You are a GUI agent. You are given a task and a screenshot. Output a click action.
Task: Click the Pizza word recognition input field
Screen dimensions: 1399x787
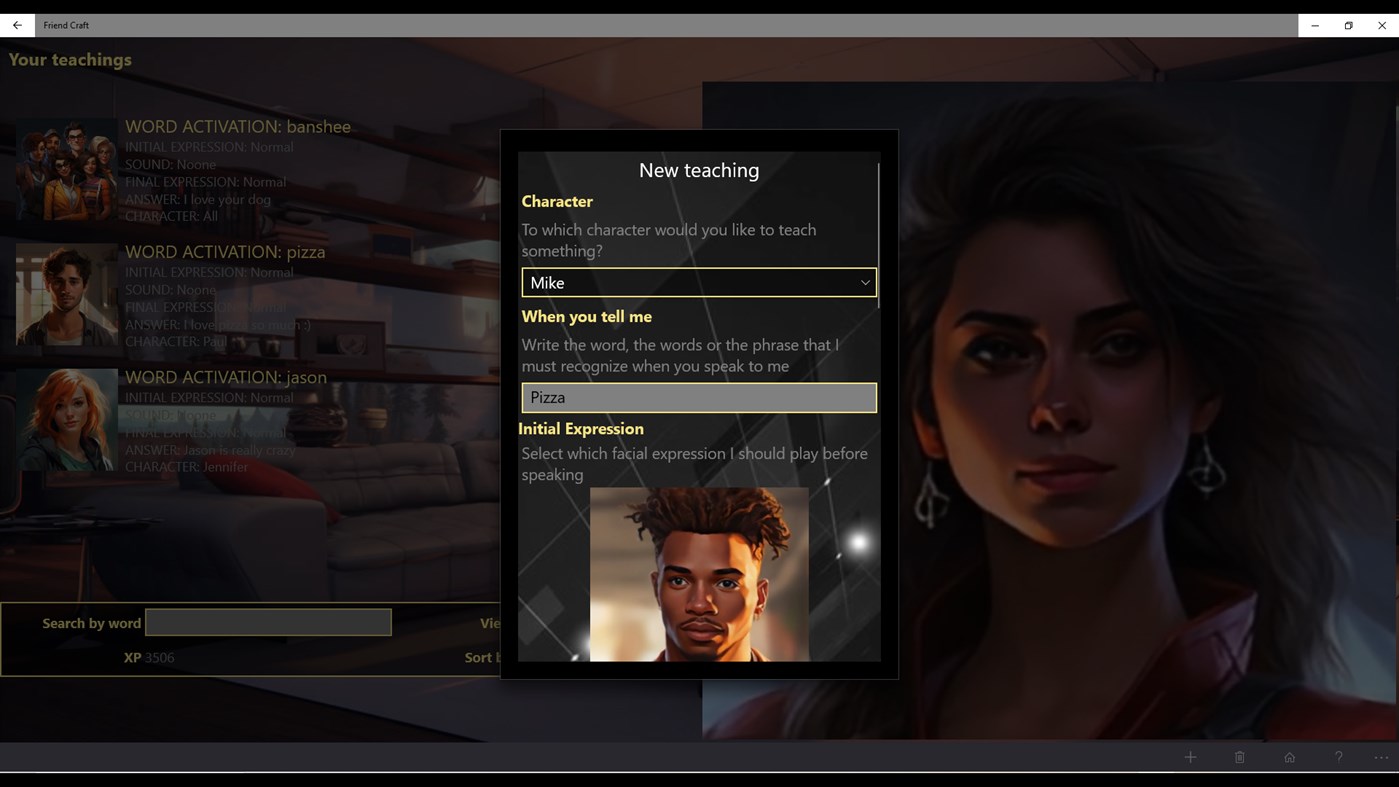pos(698,397)
